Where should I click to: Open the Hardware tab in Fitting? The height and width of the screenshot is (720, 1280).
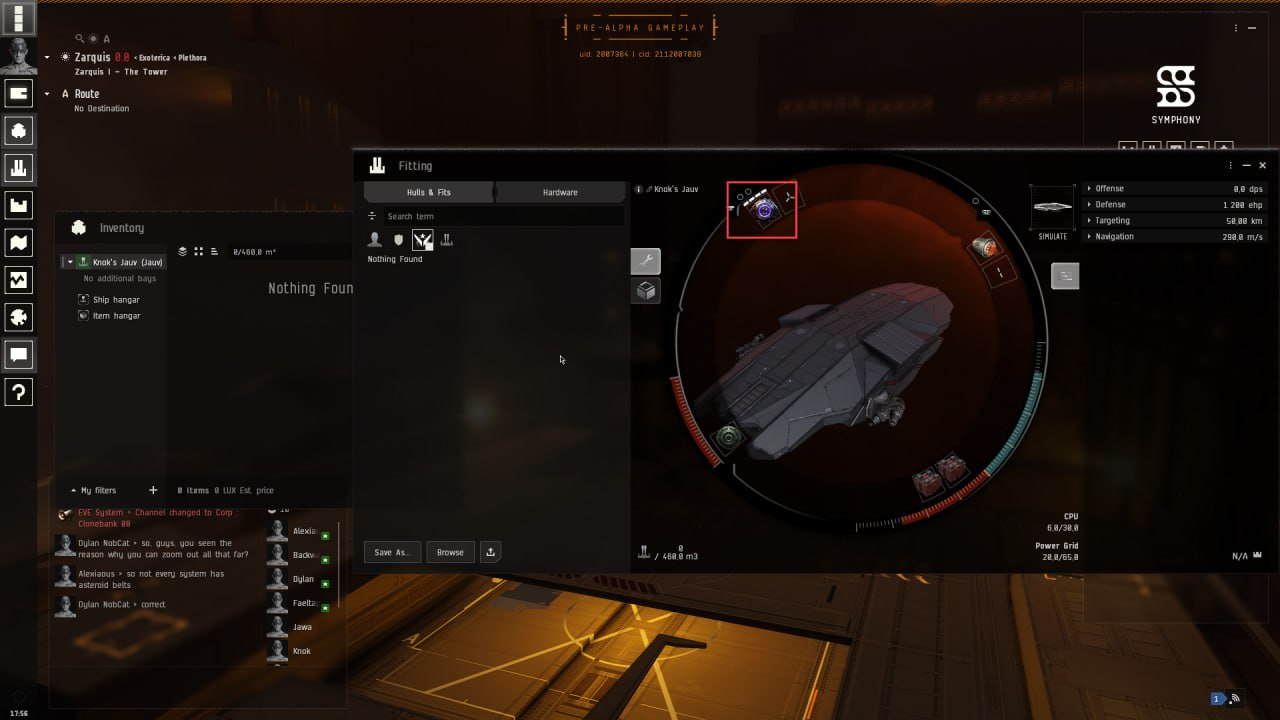pyautogui.click(x=560, y=192)
